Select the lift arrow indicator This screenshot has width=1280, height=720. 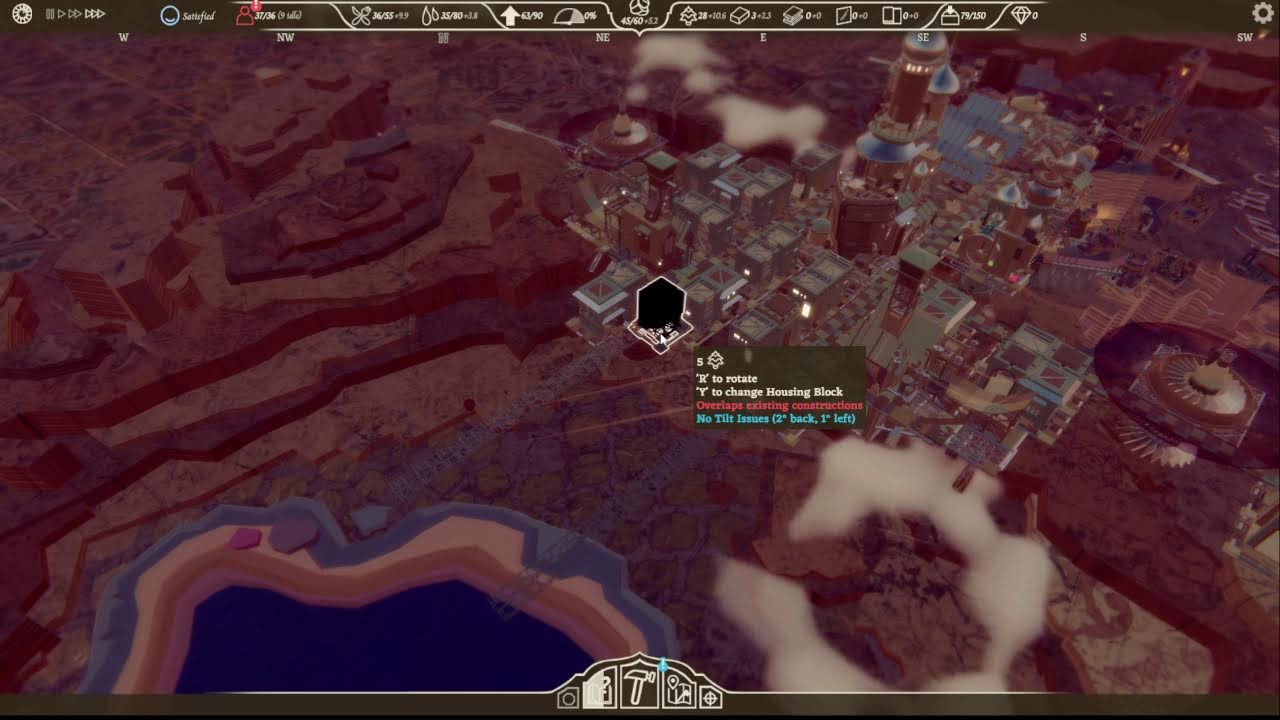click(509, 16)
